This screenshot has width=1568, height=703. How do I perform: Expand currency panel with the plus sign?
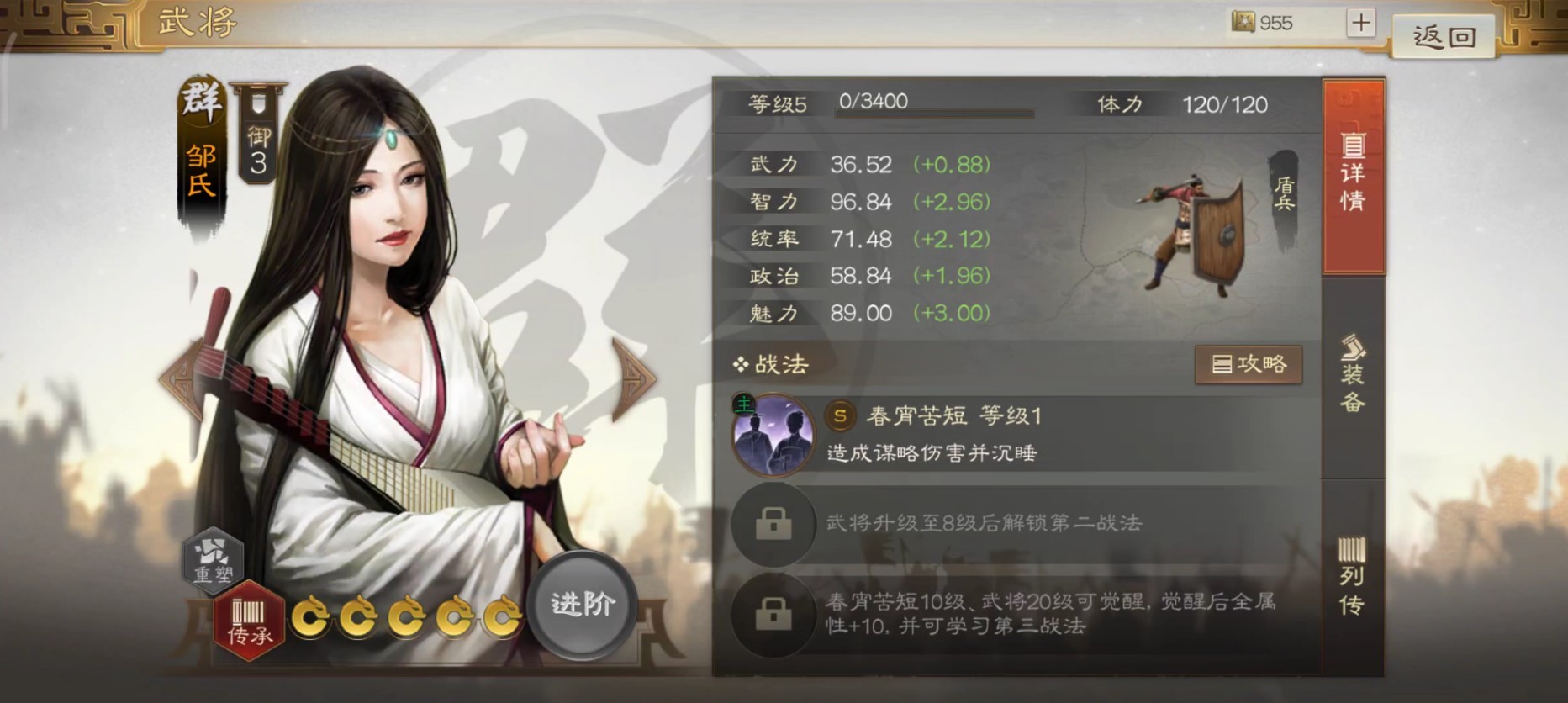tap(1362, 23)
